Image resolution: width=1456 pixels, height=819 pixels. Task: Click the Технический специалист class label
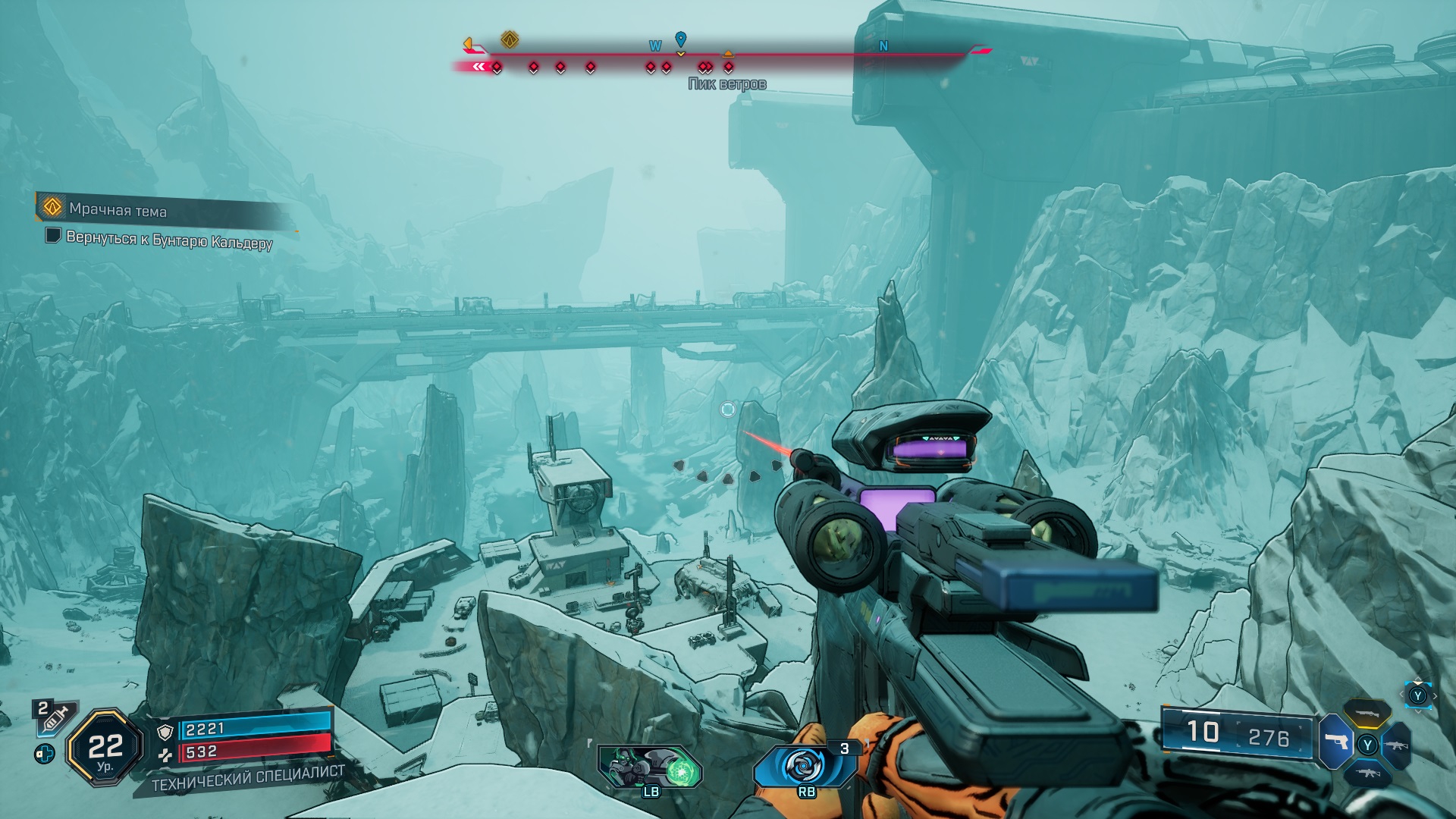click(x=248, y=779)
